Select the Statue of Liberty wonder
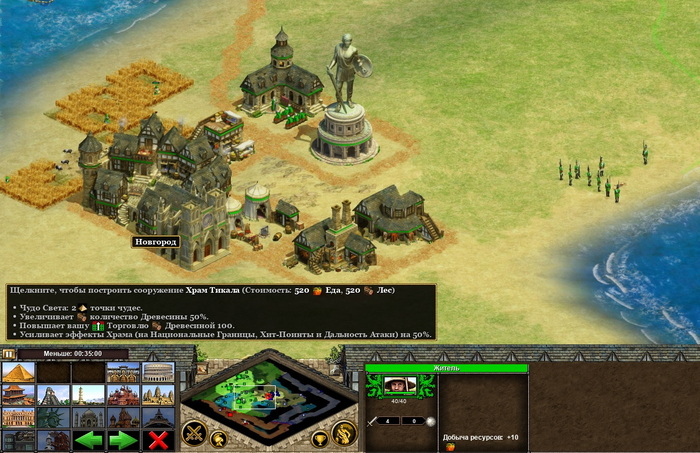Image resolution: width=700 pixels, height=453 pixels. 53,418
